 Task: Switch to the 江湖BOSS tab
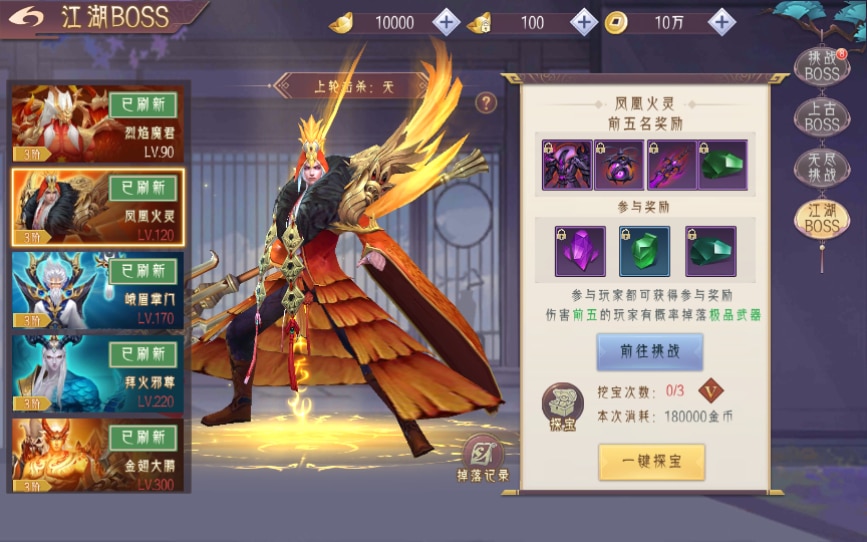822,220
